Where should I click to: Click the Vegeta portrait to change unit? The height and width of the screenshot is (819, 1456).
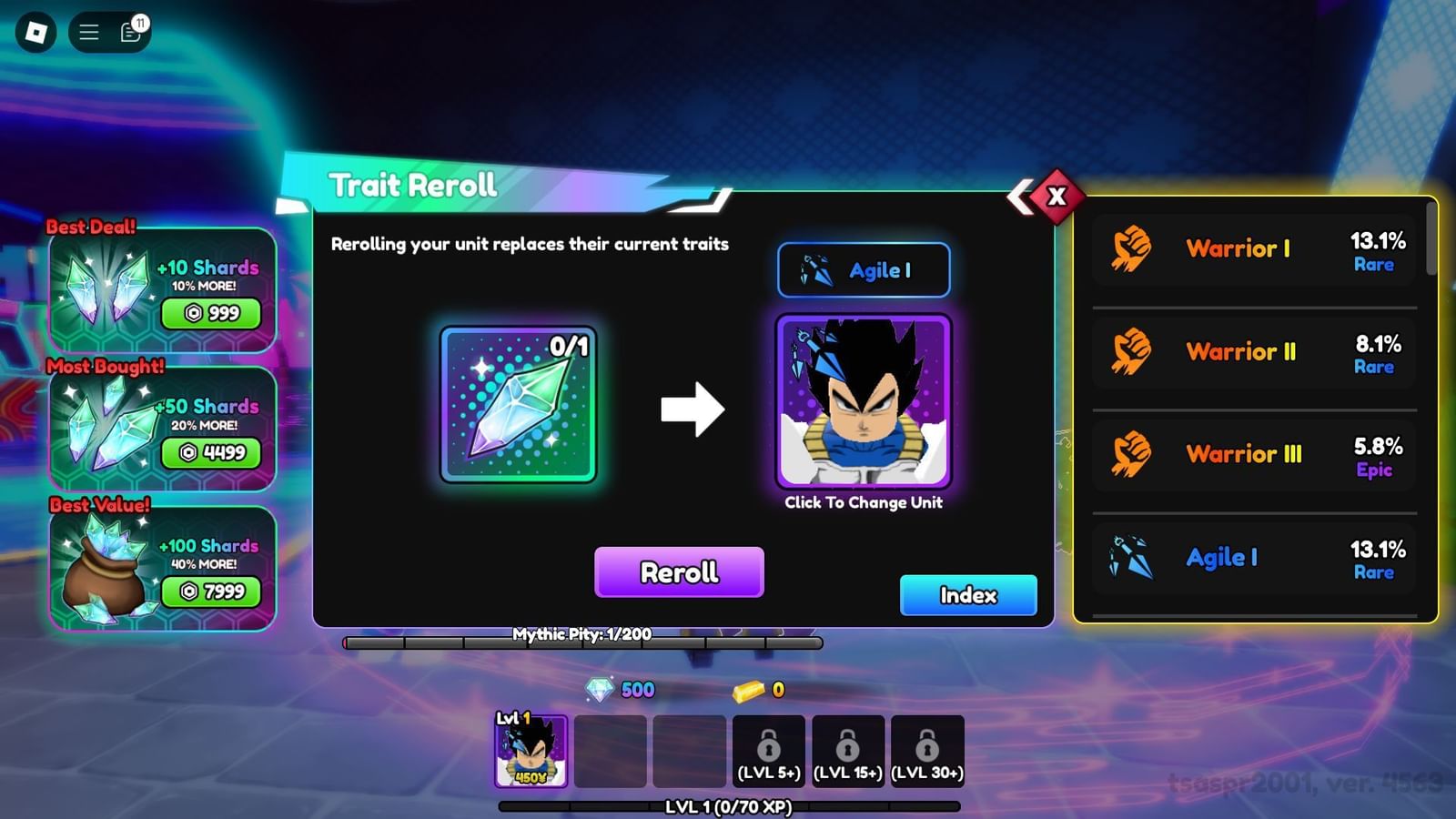tap(864, 402)
